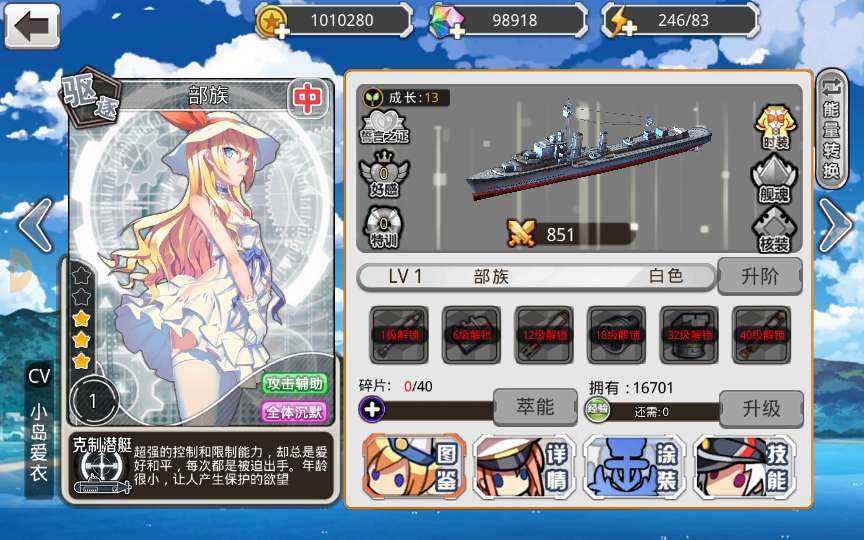The width and height of the screenshot is (864, 540).
Task: Show the next ship girl
Action: (834, 225)
